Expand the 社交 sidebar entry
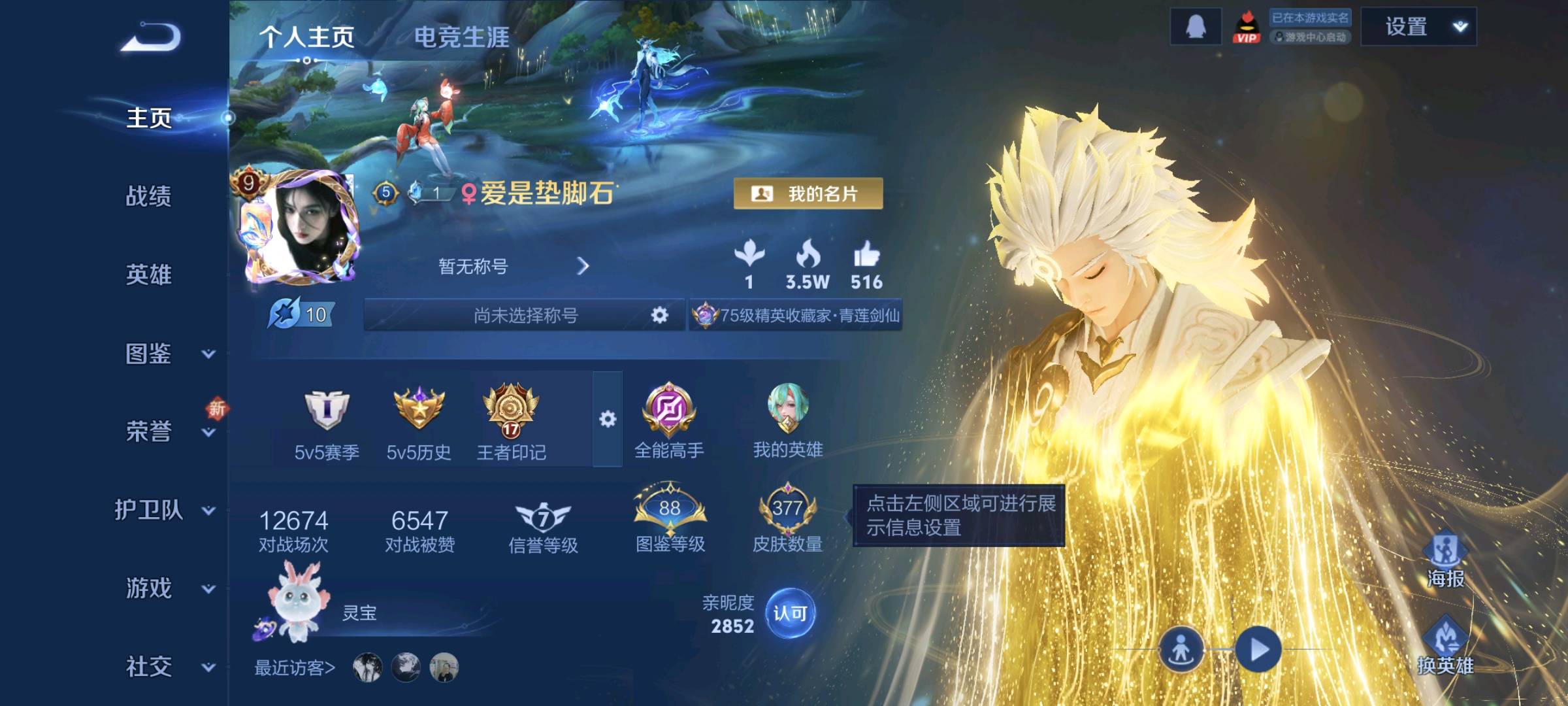Image resolution: width=1568 pixels, height=706 pixels. (x=166, y=667)
